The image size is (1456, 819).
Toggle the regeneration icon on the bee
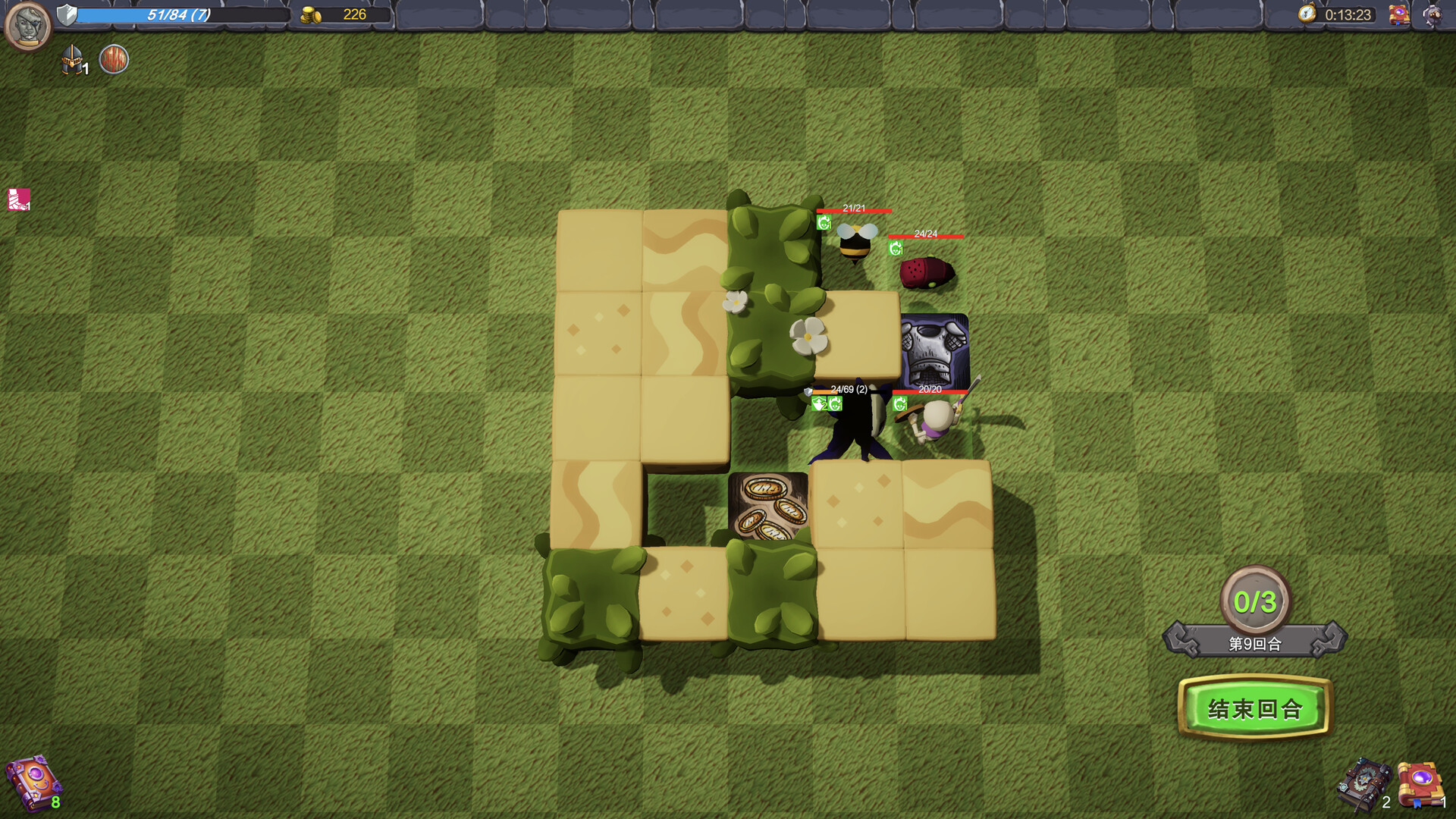(x=824, y=221)
